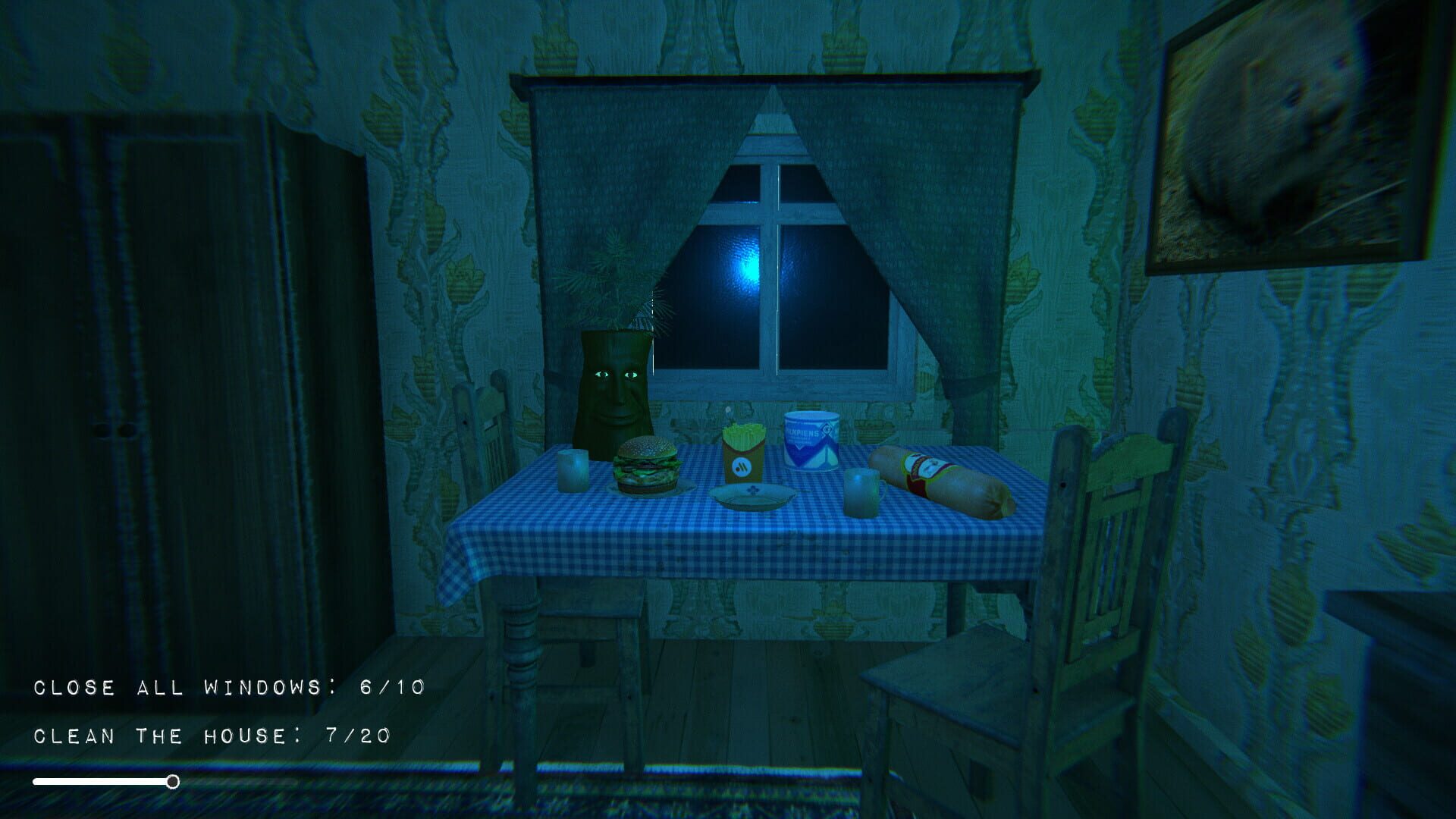Click the CLOSE ALL WINDOWS objective entry
The width and height of the screenshot is (1456, 819).
(x=227, y=686)
